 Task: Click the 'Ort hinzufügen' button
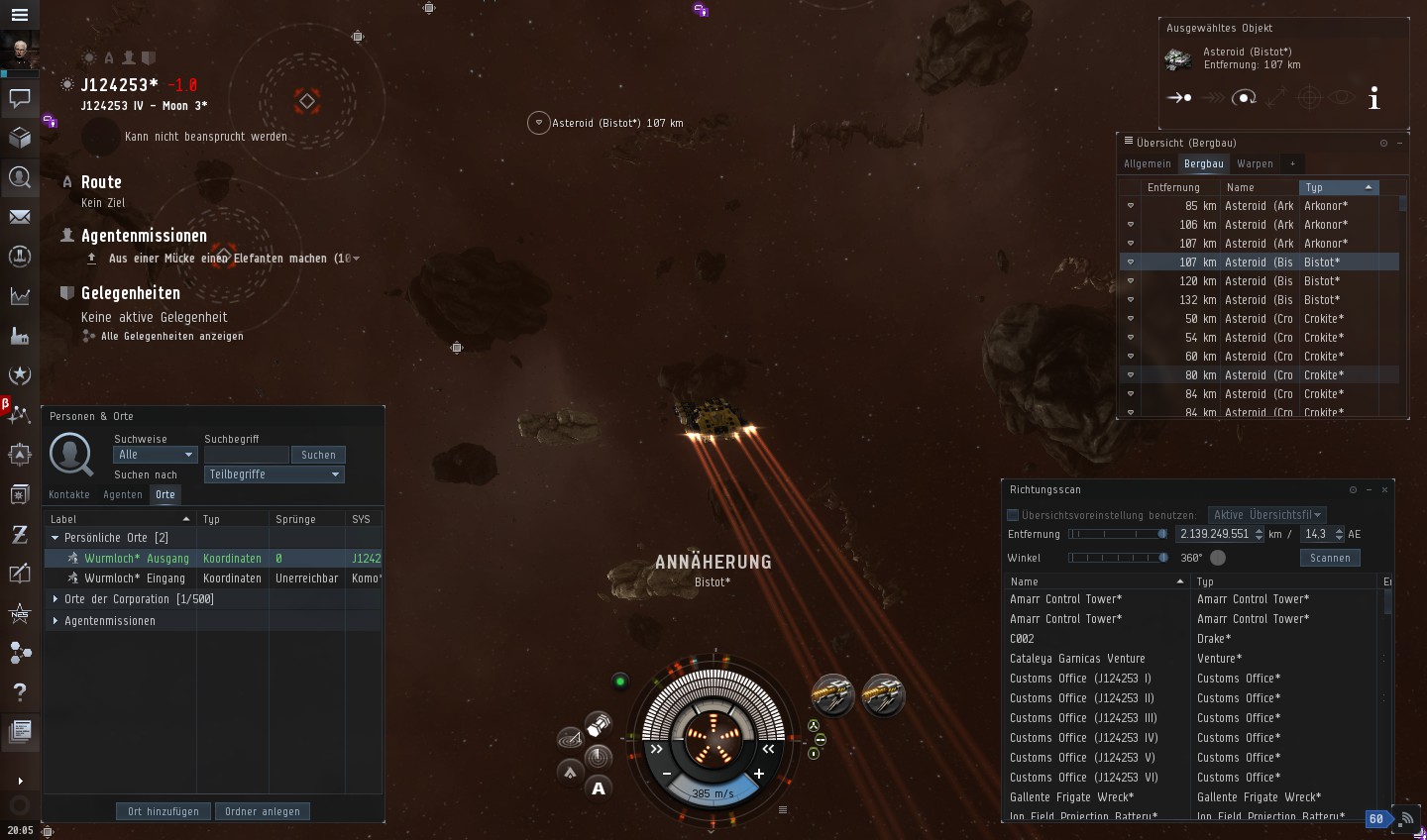click(x=164, y=811)
